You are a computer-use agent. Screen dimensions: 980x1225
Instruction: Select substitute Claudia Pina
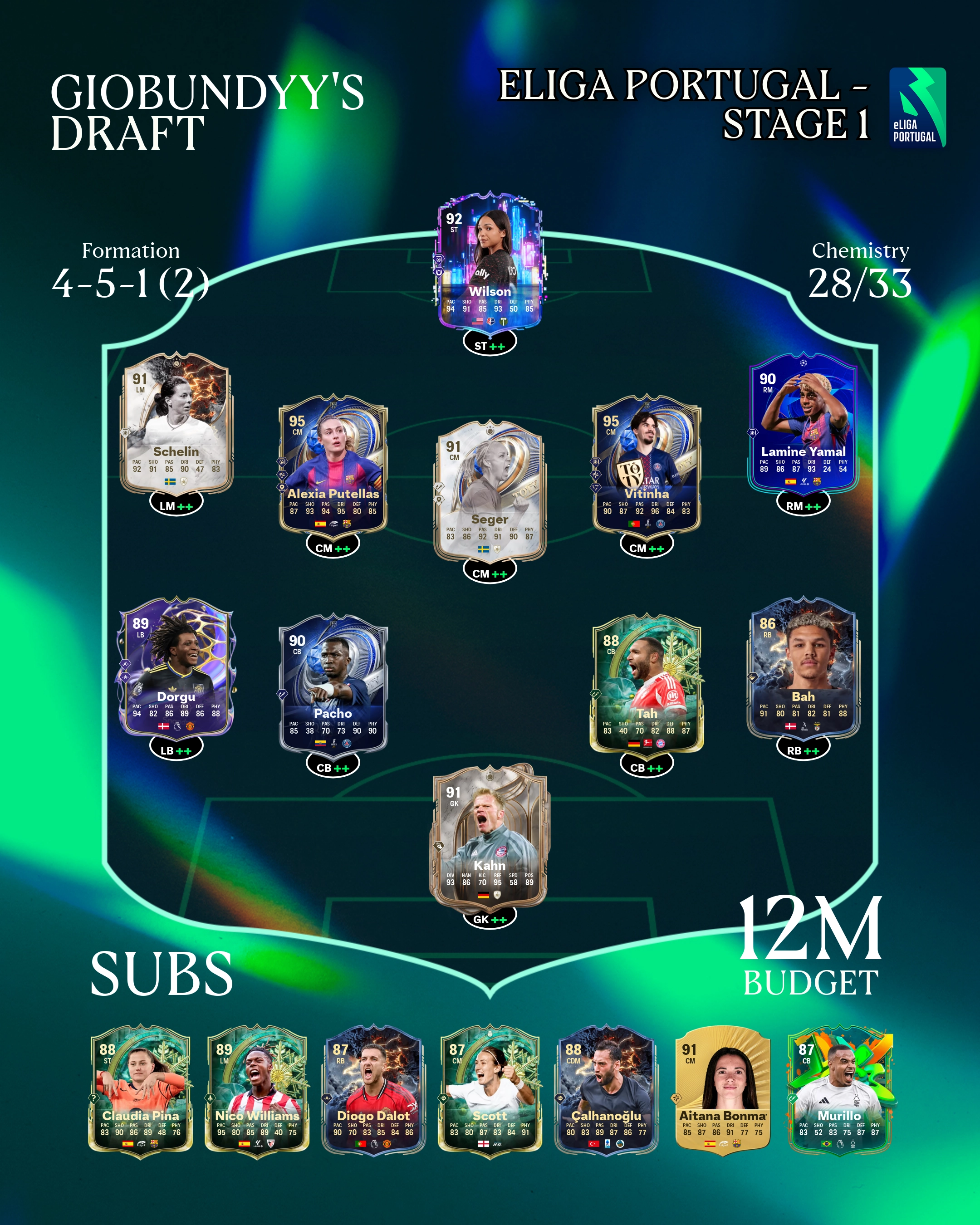click(x=140, y=1090)
